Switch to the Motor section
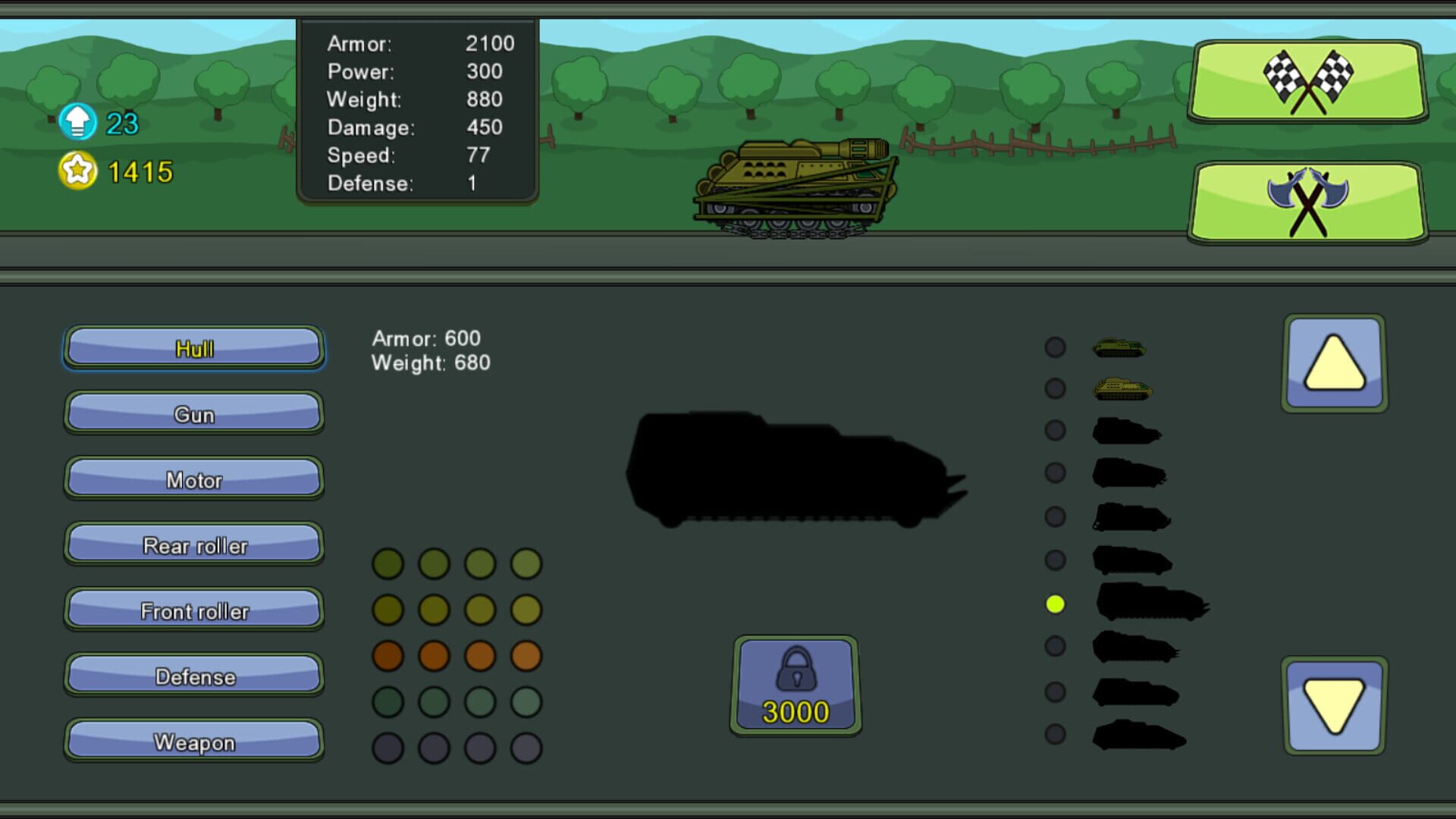The width and height of the screenshot is (1456, 819). pos(194,479)
